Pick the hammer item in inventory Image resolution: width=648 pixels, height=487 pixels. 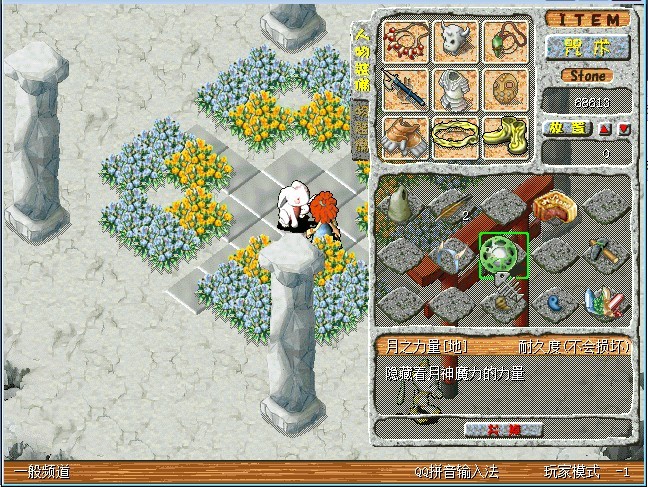[x=606, y=254]
